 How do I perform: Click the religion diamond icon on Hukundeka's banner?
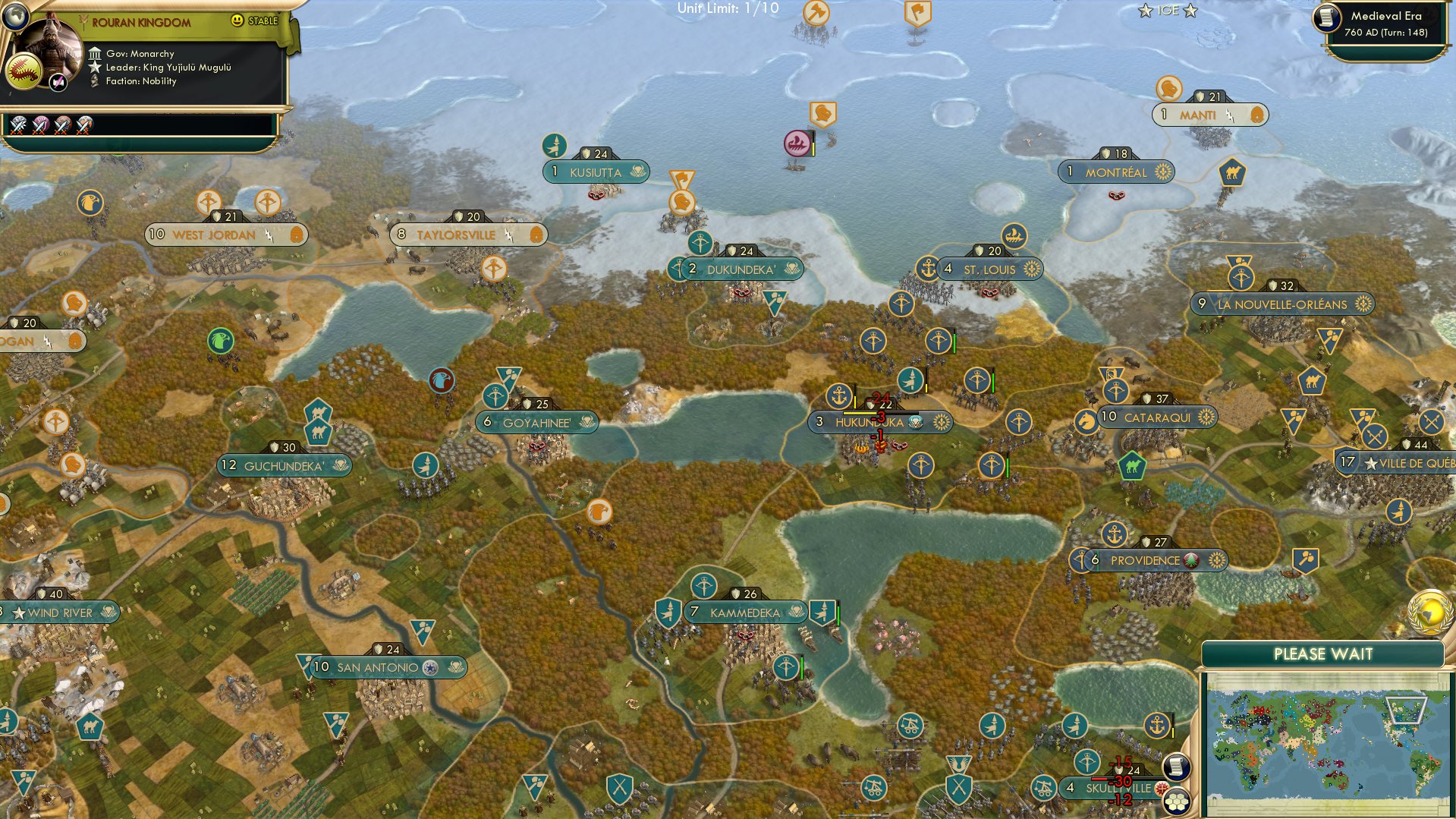[916, 423]
